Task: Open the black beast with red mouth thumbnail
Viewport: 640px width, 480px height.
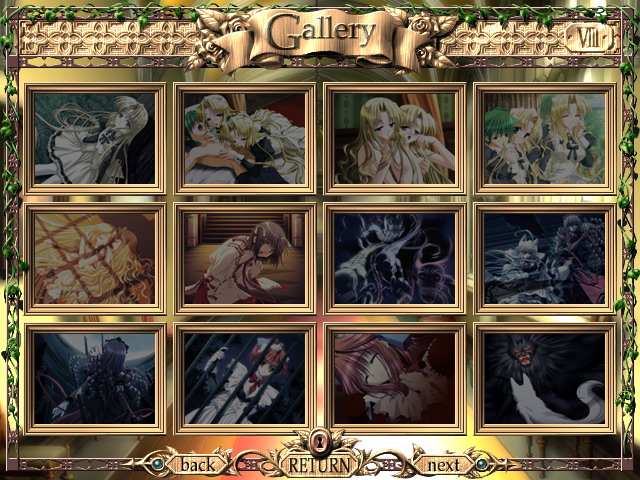Action: (545, 378)
